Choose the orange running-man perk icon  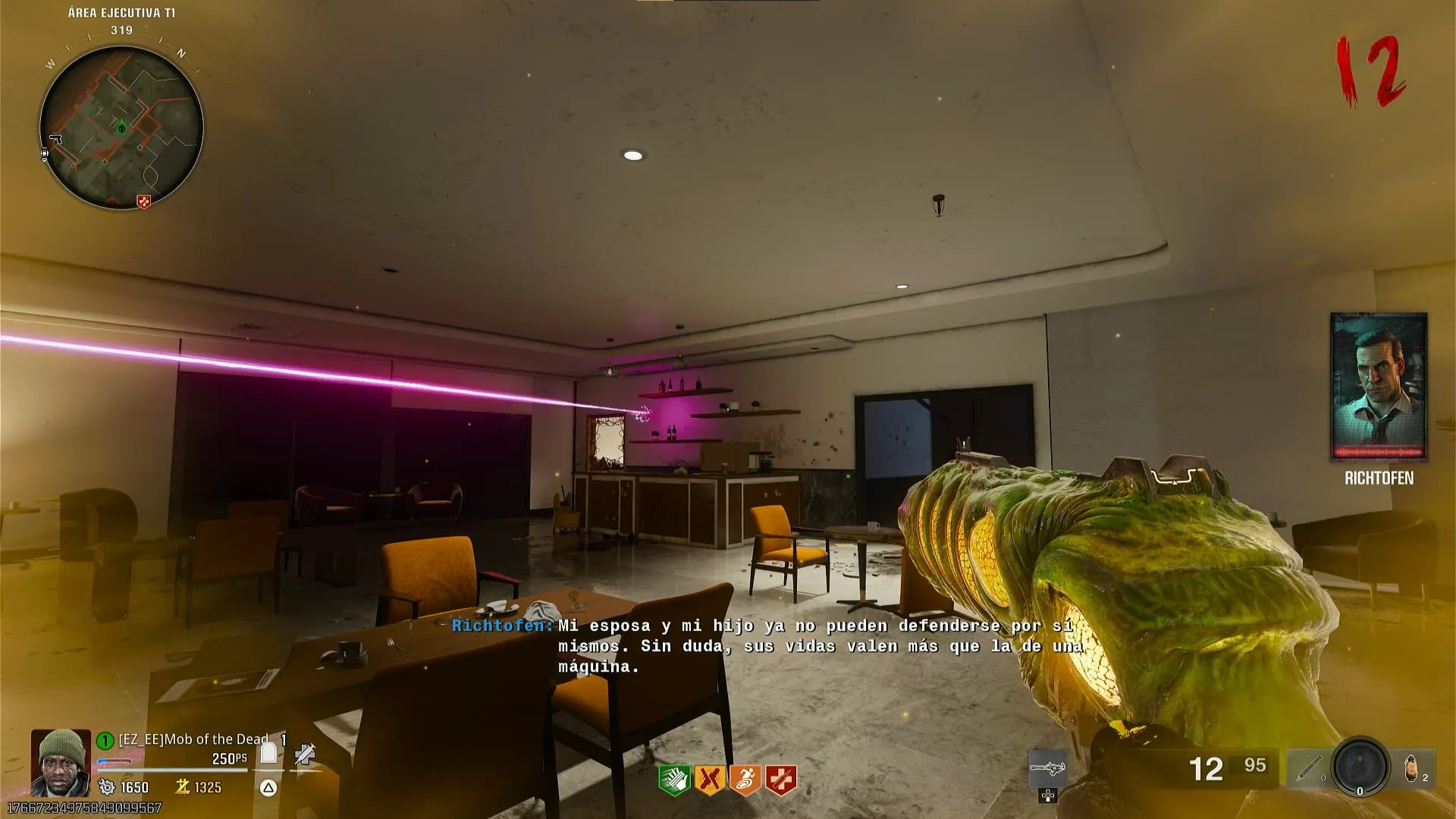click(x=745, y=780)
